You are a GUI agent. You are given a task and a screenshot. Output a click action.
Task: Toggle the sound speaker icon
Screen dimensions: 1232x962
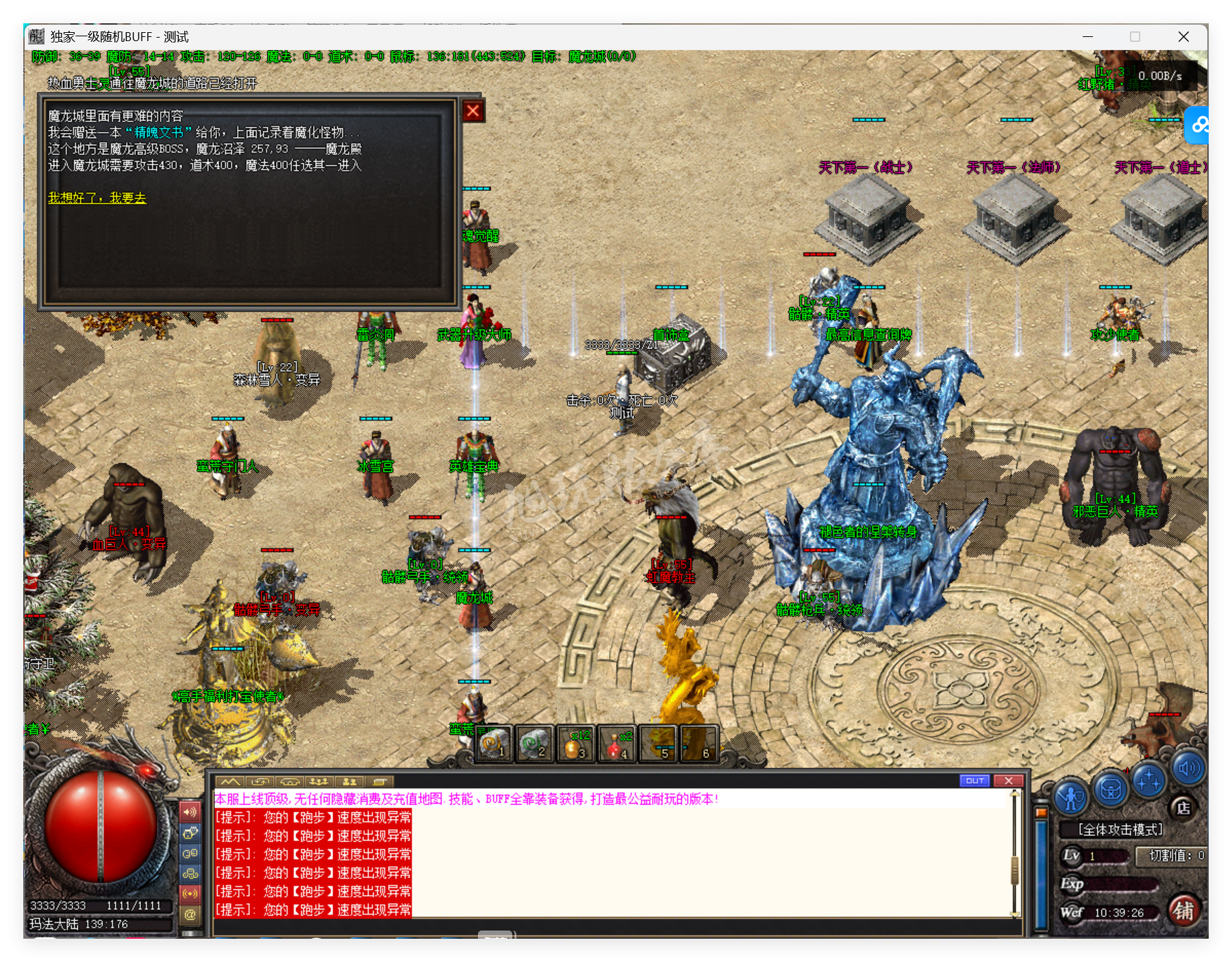1188,769
